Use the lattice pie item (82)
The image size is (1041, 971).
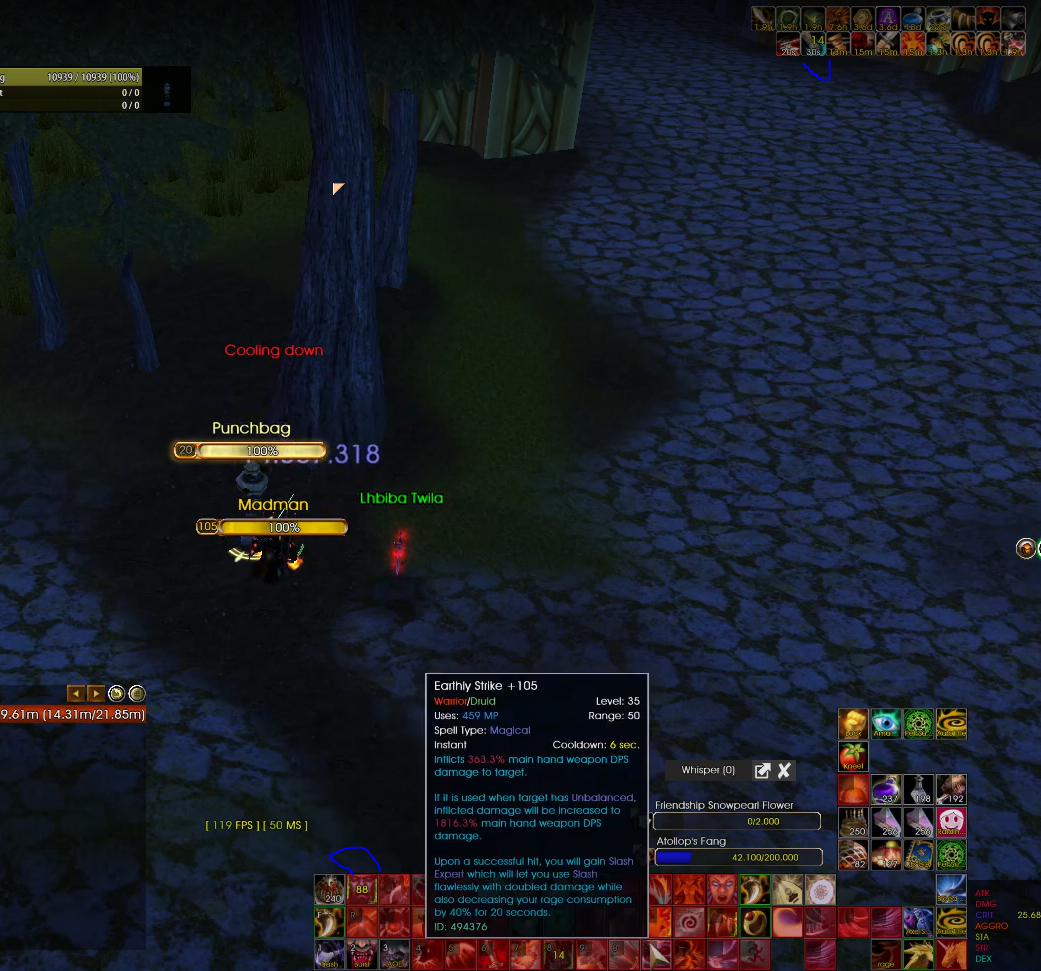pos(853,854)
